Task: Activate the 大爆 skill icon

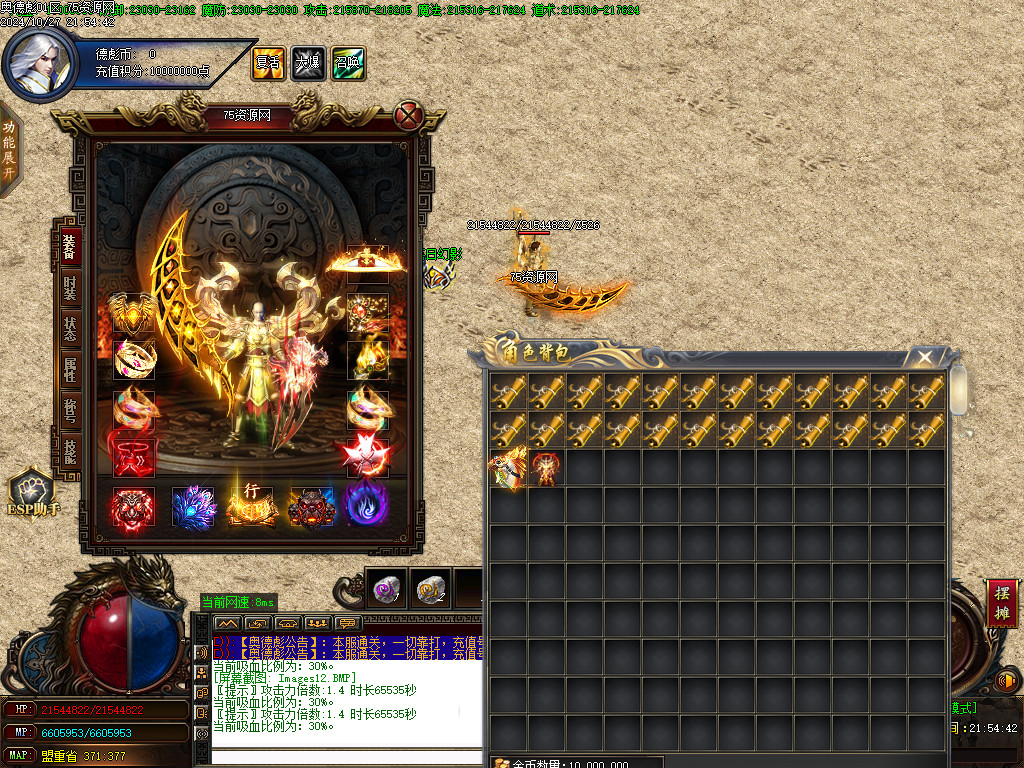Action: tap(307, 63)
